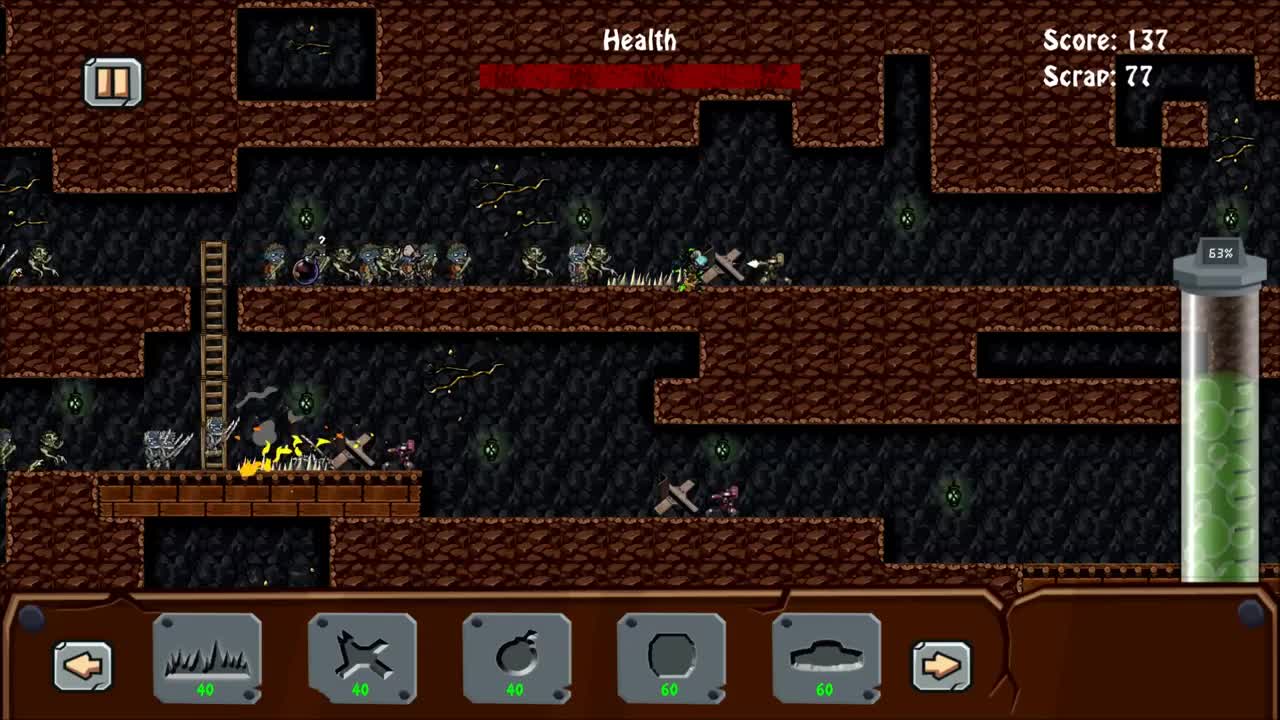
Task: Click the Health bar at top center
Action: [x=638, y=73]
